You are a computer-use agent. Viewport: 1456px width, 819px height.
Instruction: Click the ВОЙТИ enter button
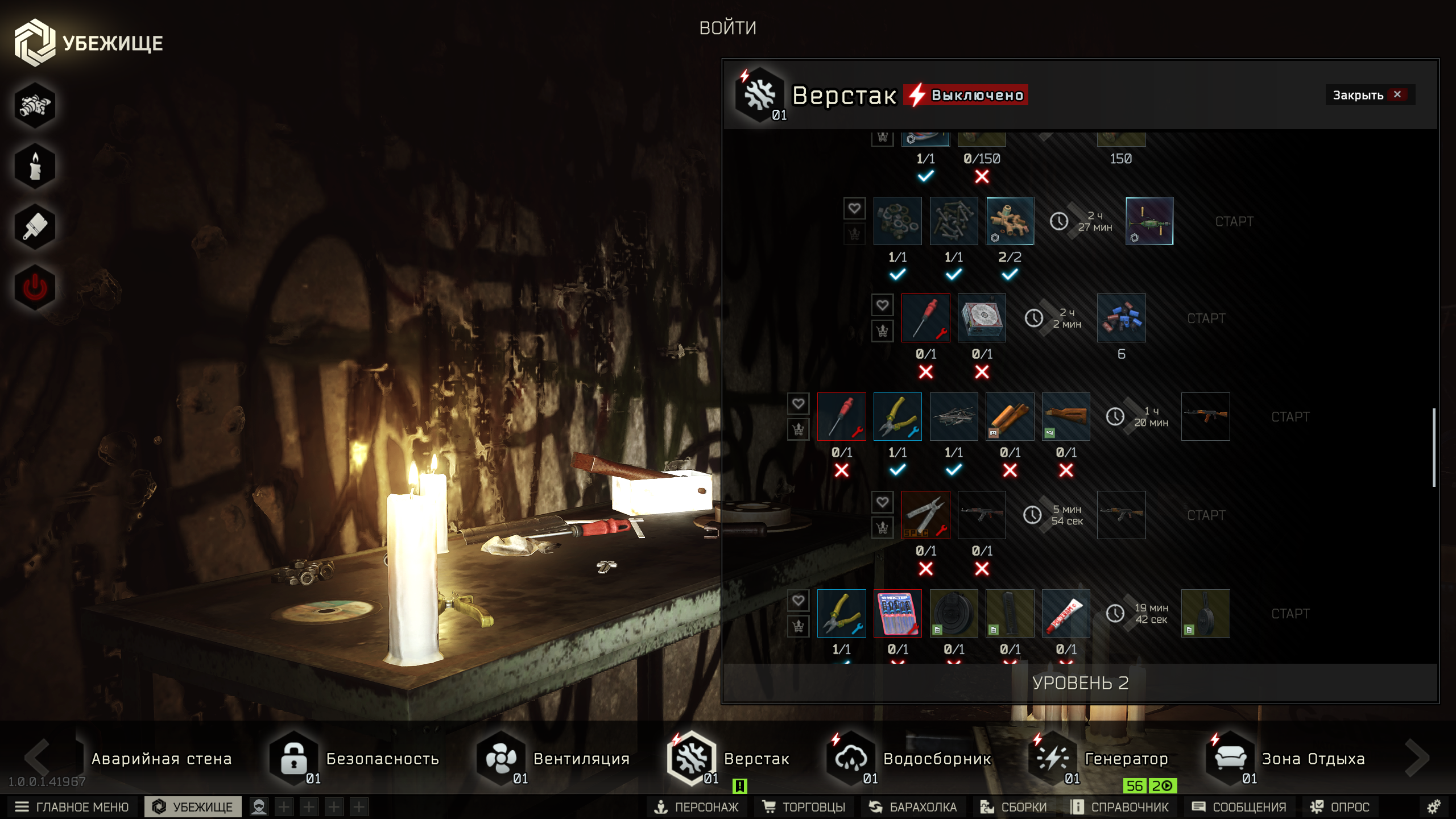[x=727, y=28]
